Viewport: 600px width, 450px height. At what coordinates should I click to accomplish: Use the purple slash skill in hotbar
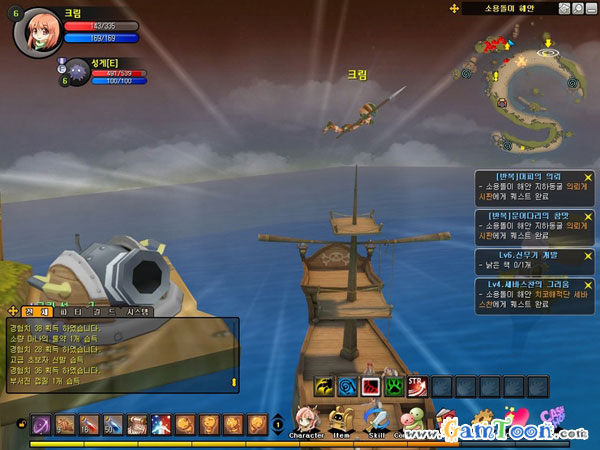[41, 424]
